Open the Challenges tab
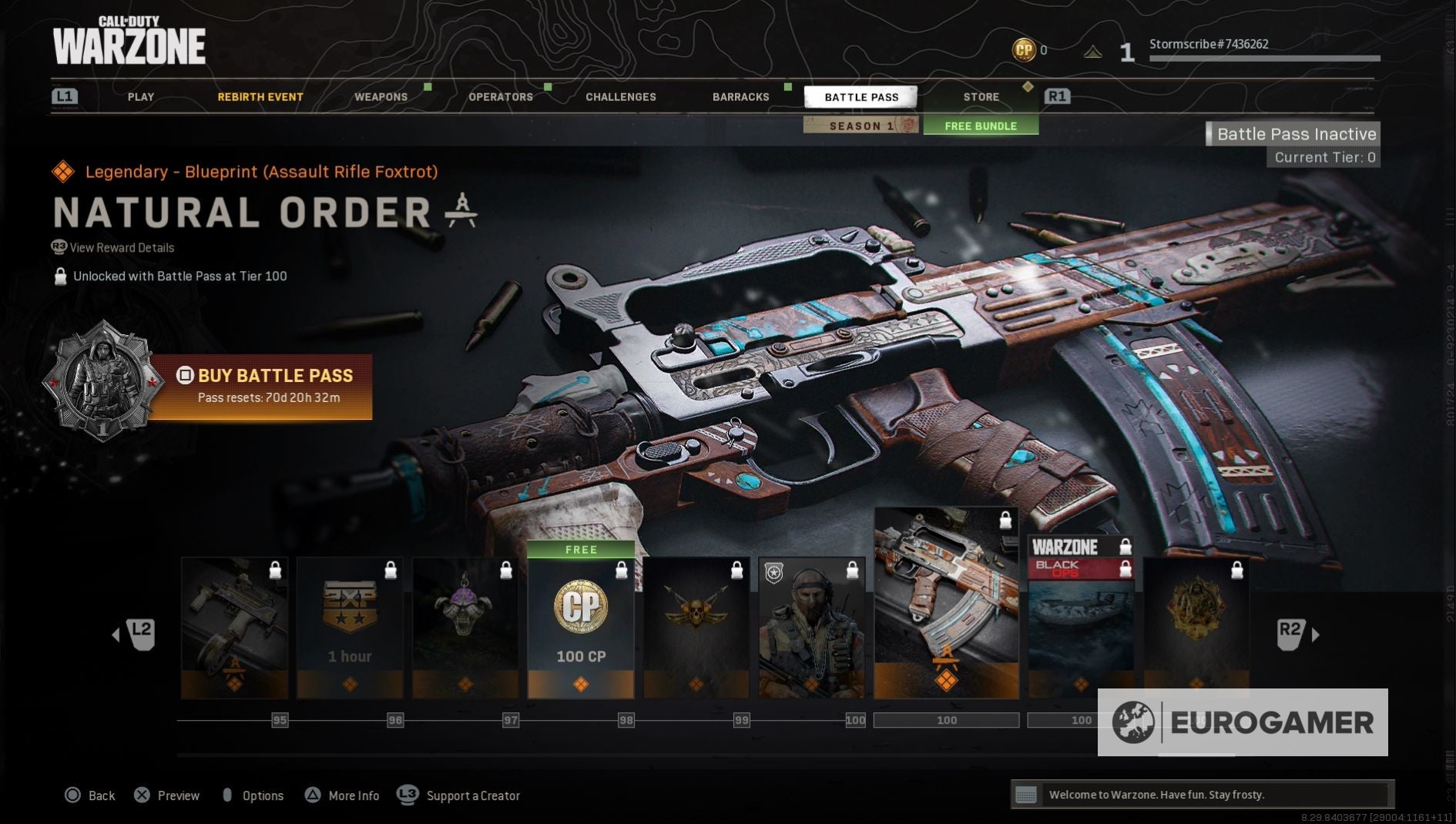 (x=621, y=97)
